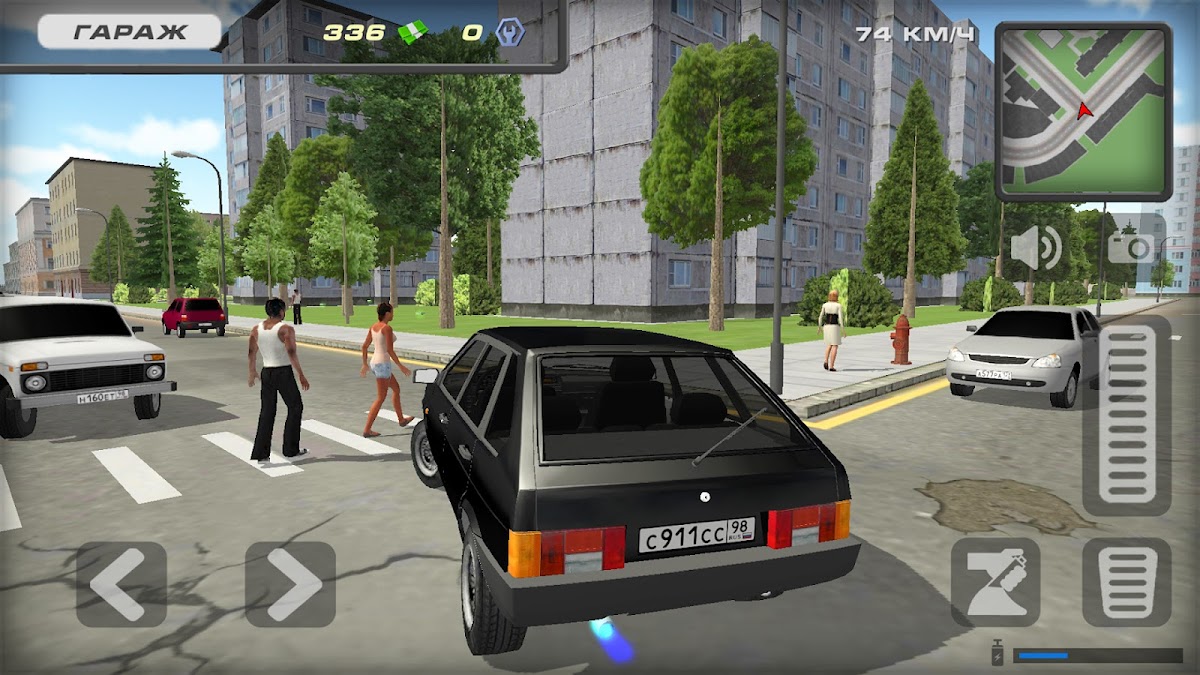Viewport: 1200px width, 675px height.
Task: Switch camera view with the camera icon
Action: (1131, 245)
